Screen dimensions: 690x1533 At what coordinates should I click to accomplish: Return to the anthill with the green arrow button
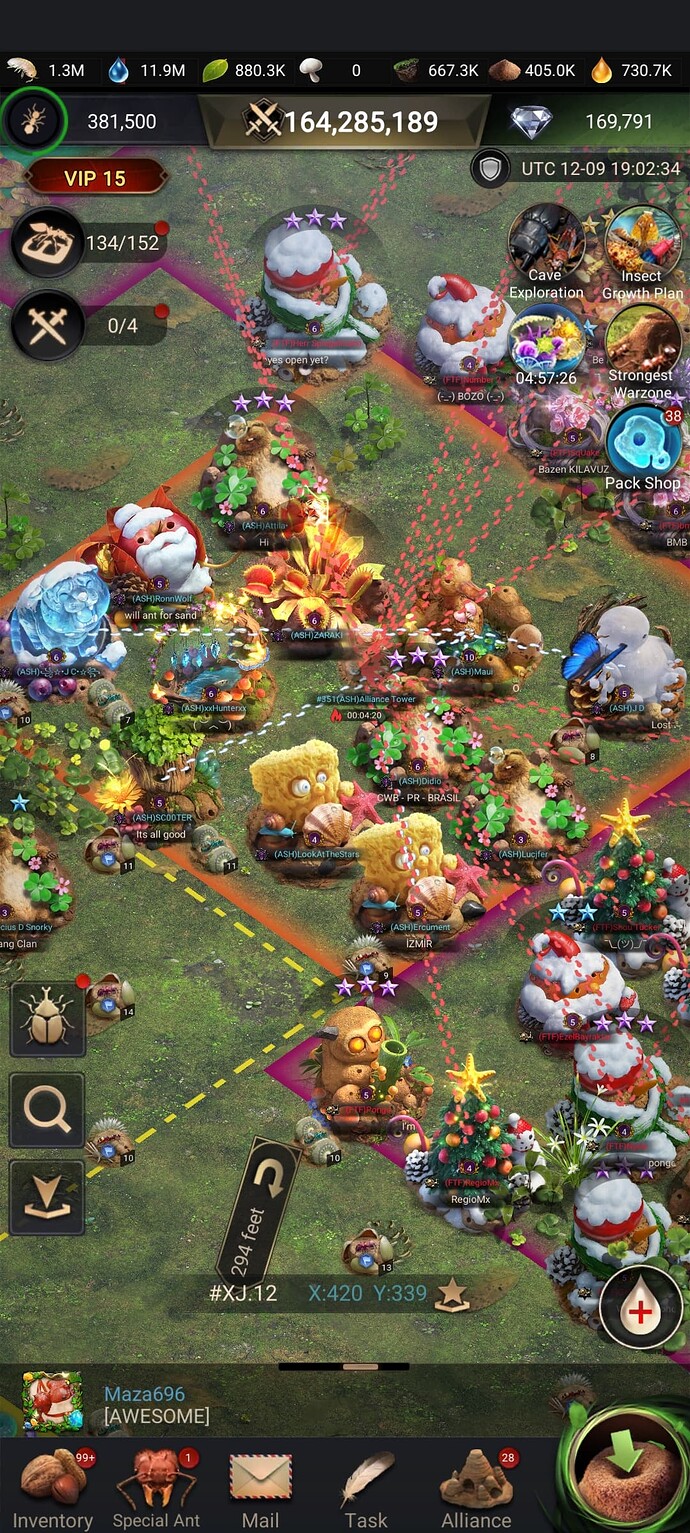(x=627, y=1477)
